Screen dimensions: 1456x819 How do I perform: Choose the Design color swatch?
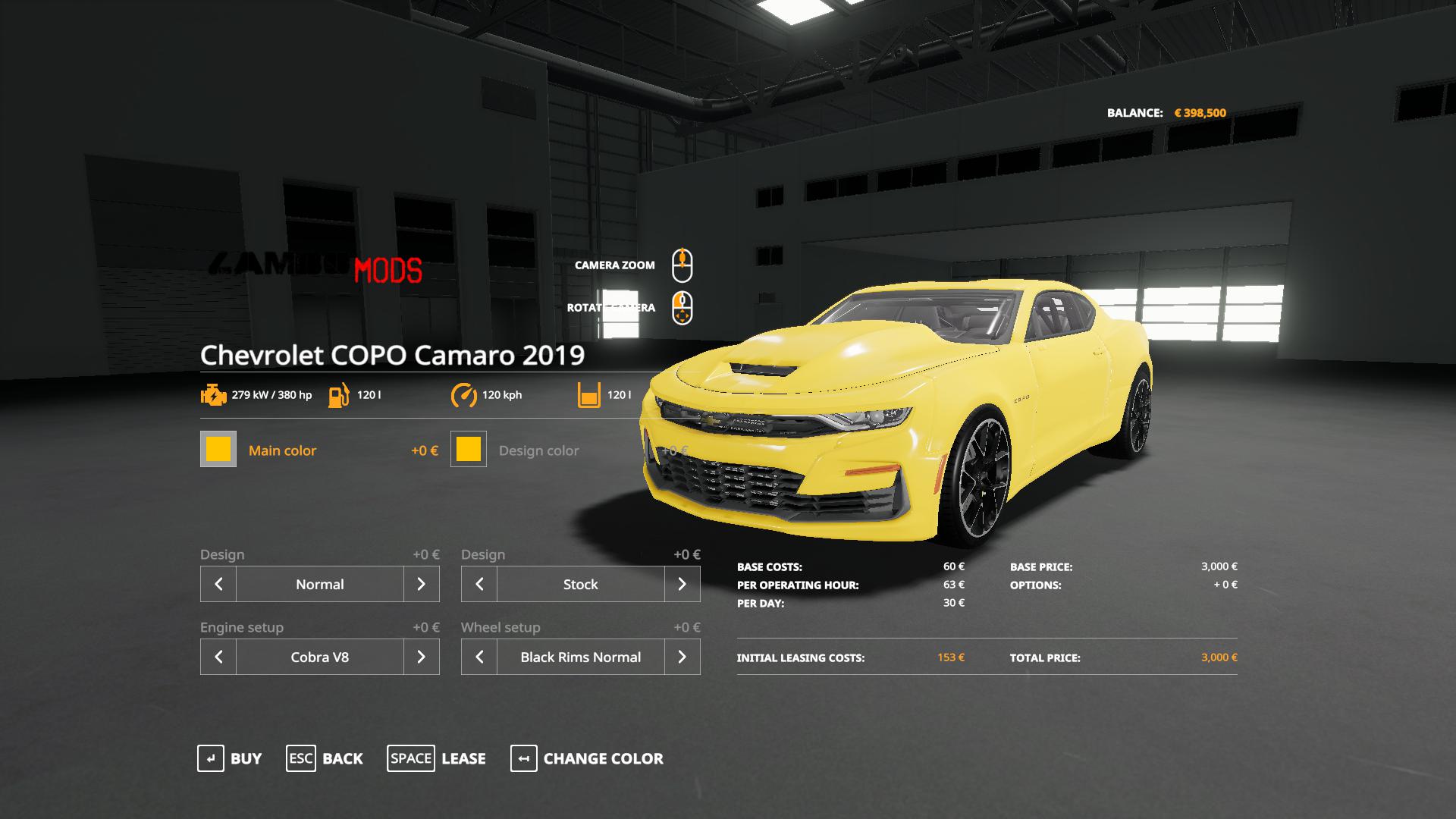pos(469,449)
